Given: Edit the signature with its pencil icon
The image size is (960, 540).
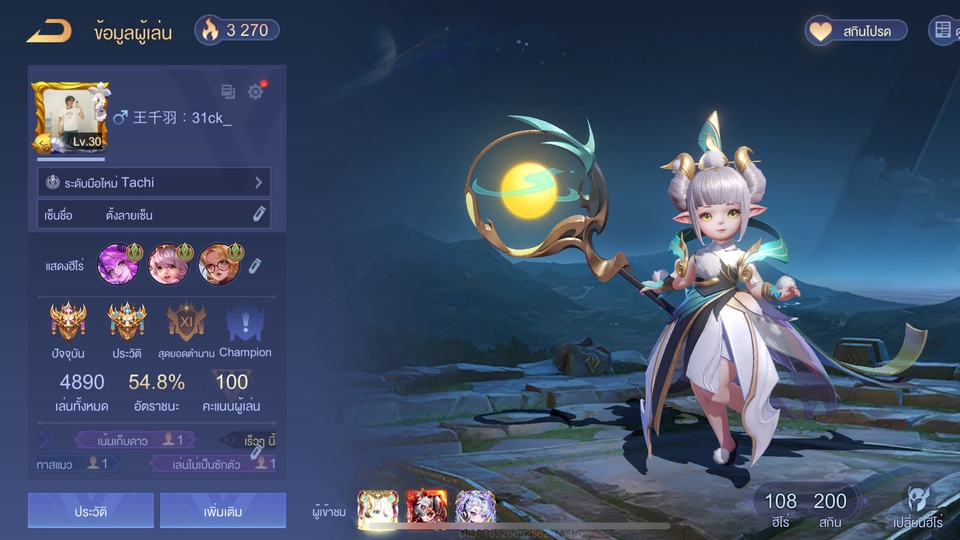Looking at the screenshot, I should [x=259, y=214].
